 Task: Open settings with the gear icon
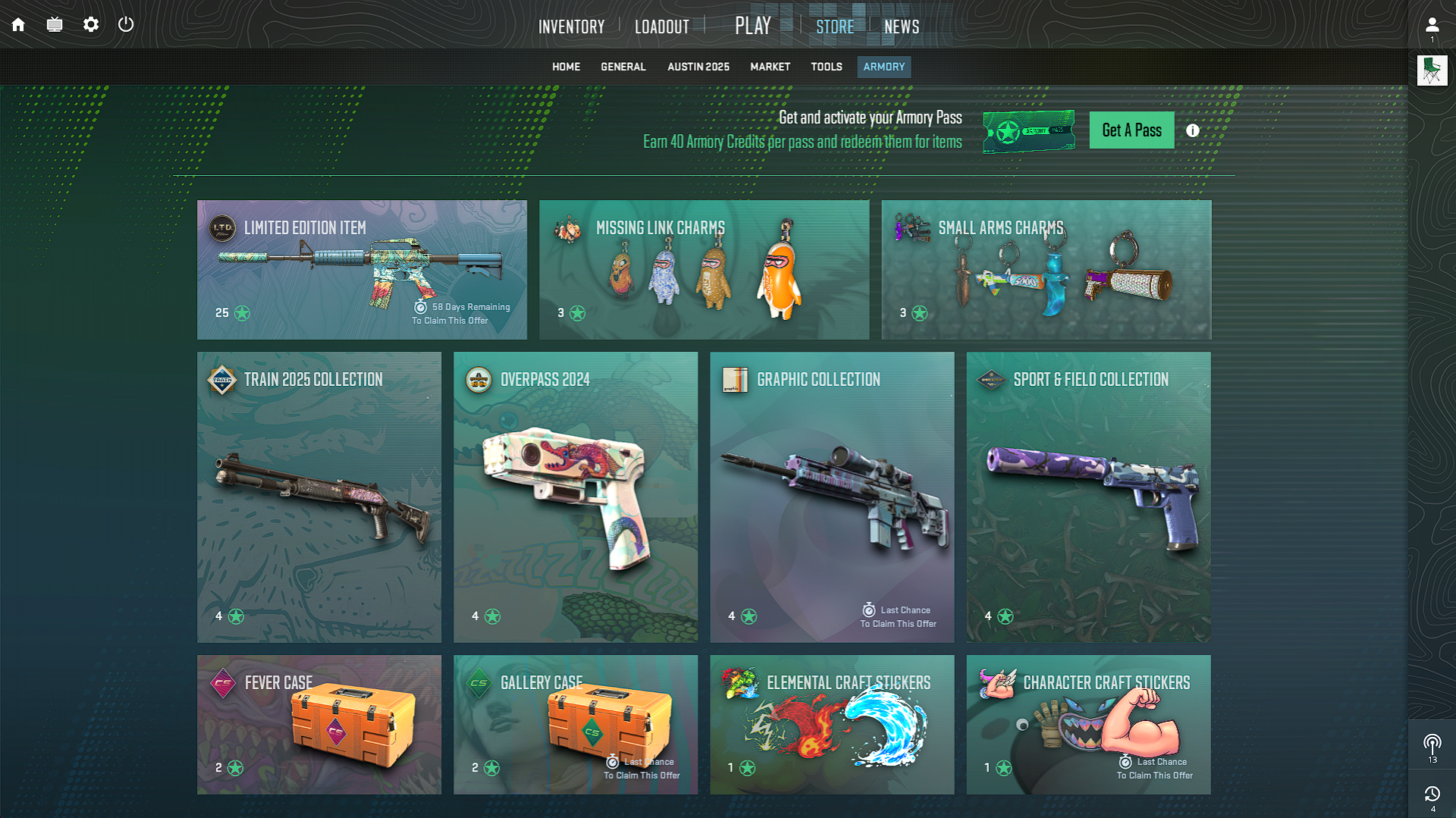90,24
